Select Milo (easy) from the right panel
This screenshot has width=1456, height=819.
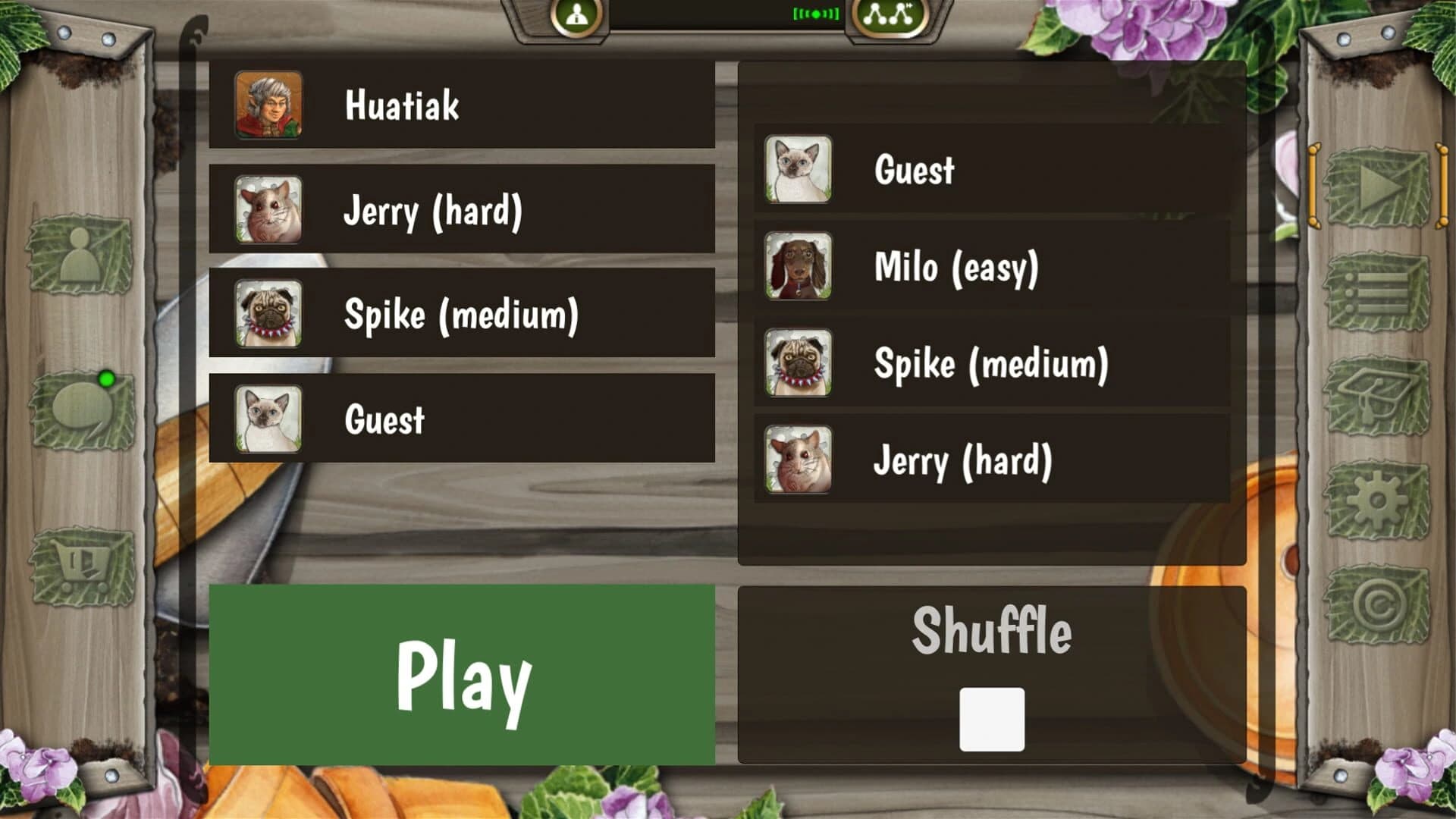[986, 267]
